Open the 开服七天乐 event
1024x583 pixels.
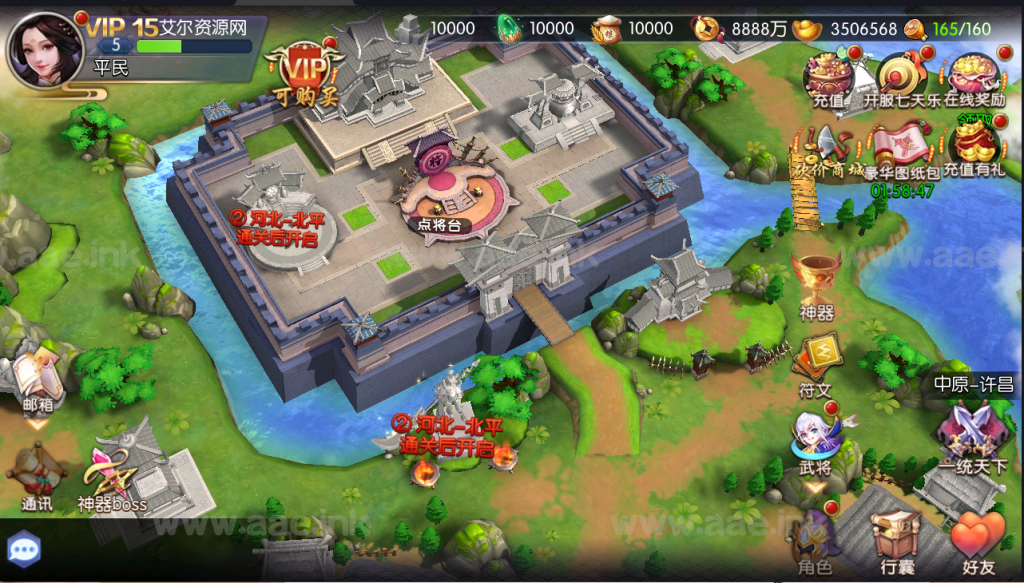click(x=897, y=77)
